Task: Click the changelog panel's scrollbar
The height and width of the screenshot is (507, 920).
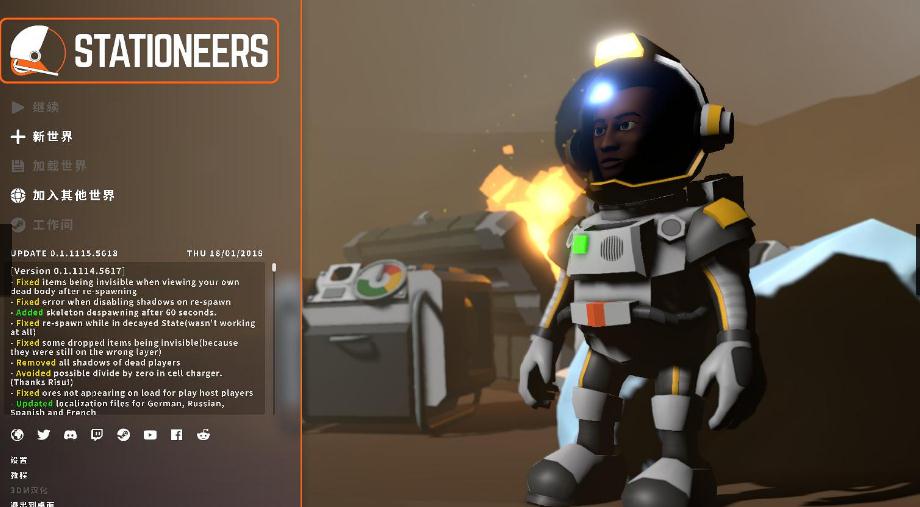Action: tap(274, 300)
